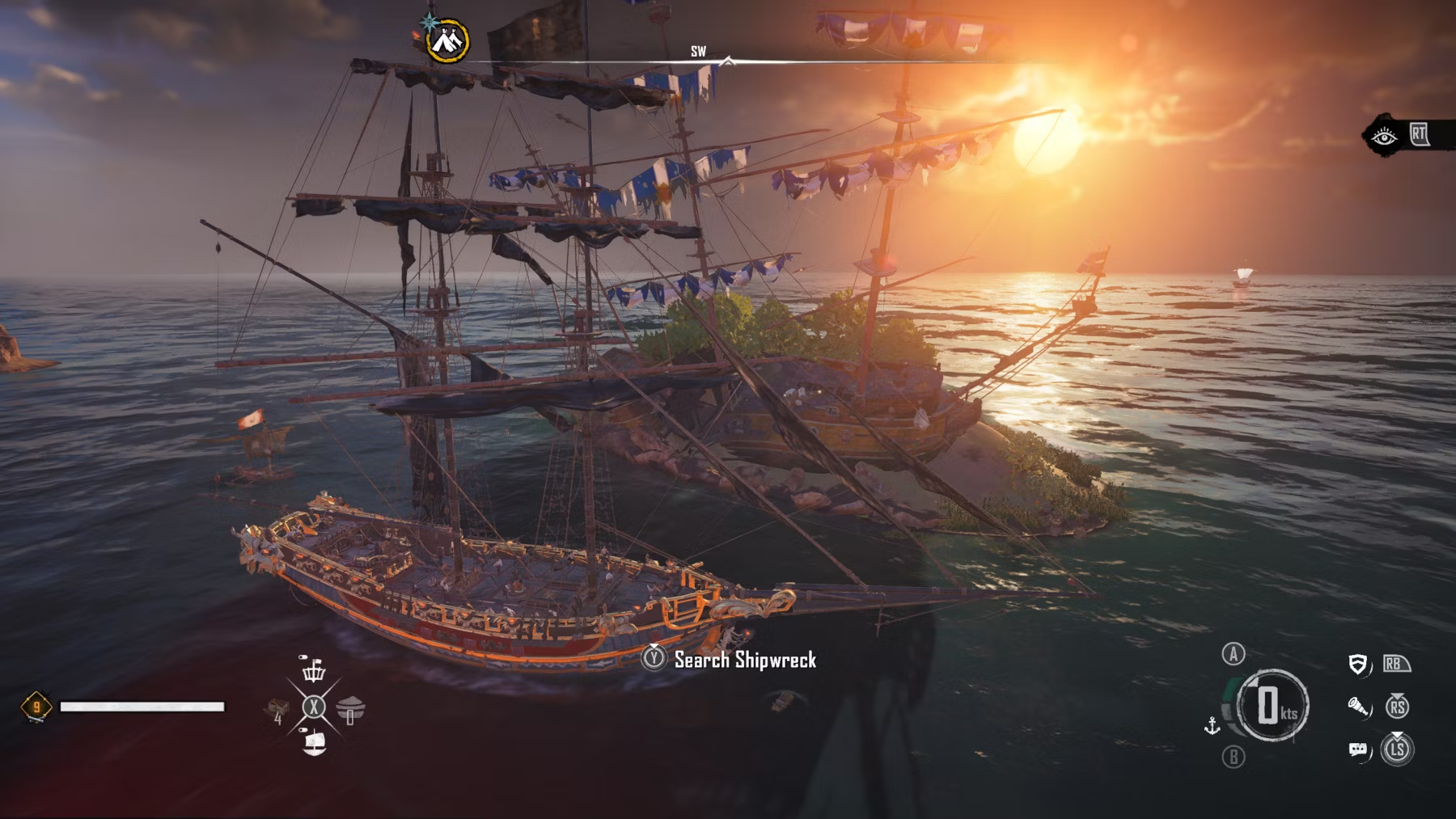Viewport: 1456px width, 819px height.
Task: Click the ship speed gauge
Action: (1272, 705)
